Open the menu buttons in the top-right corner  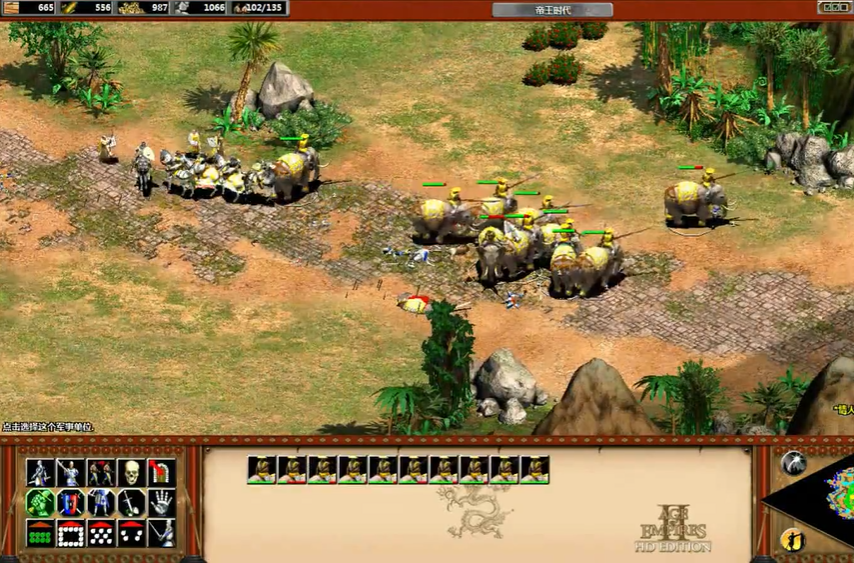pos(835,7)
